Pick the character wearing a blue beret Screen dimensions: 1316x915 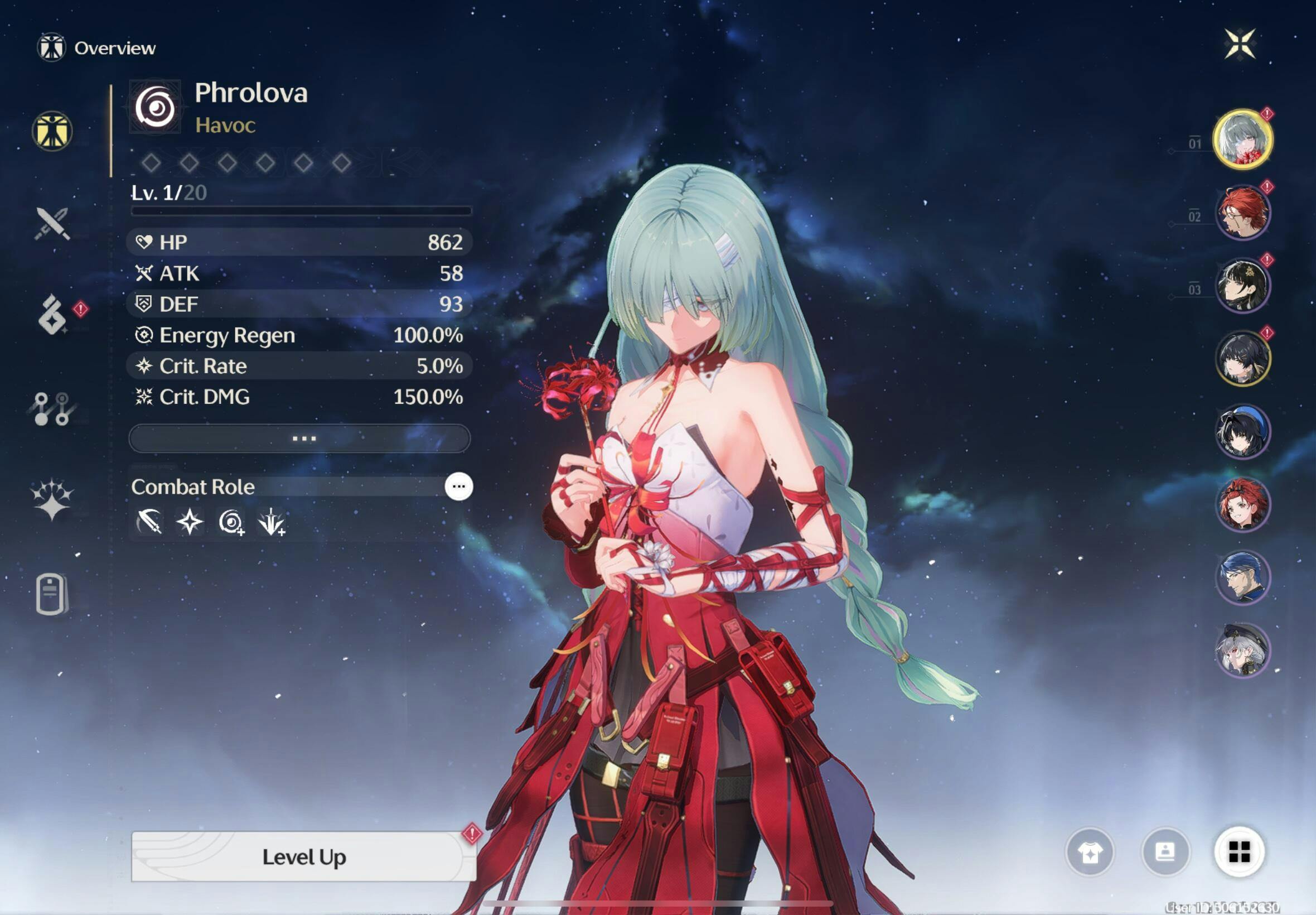1242,431
